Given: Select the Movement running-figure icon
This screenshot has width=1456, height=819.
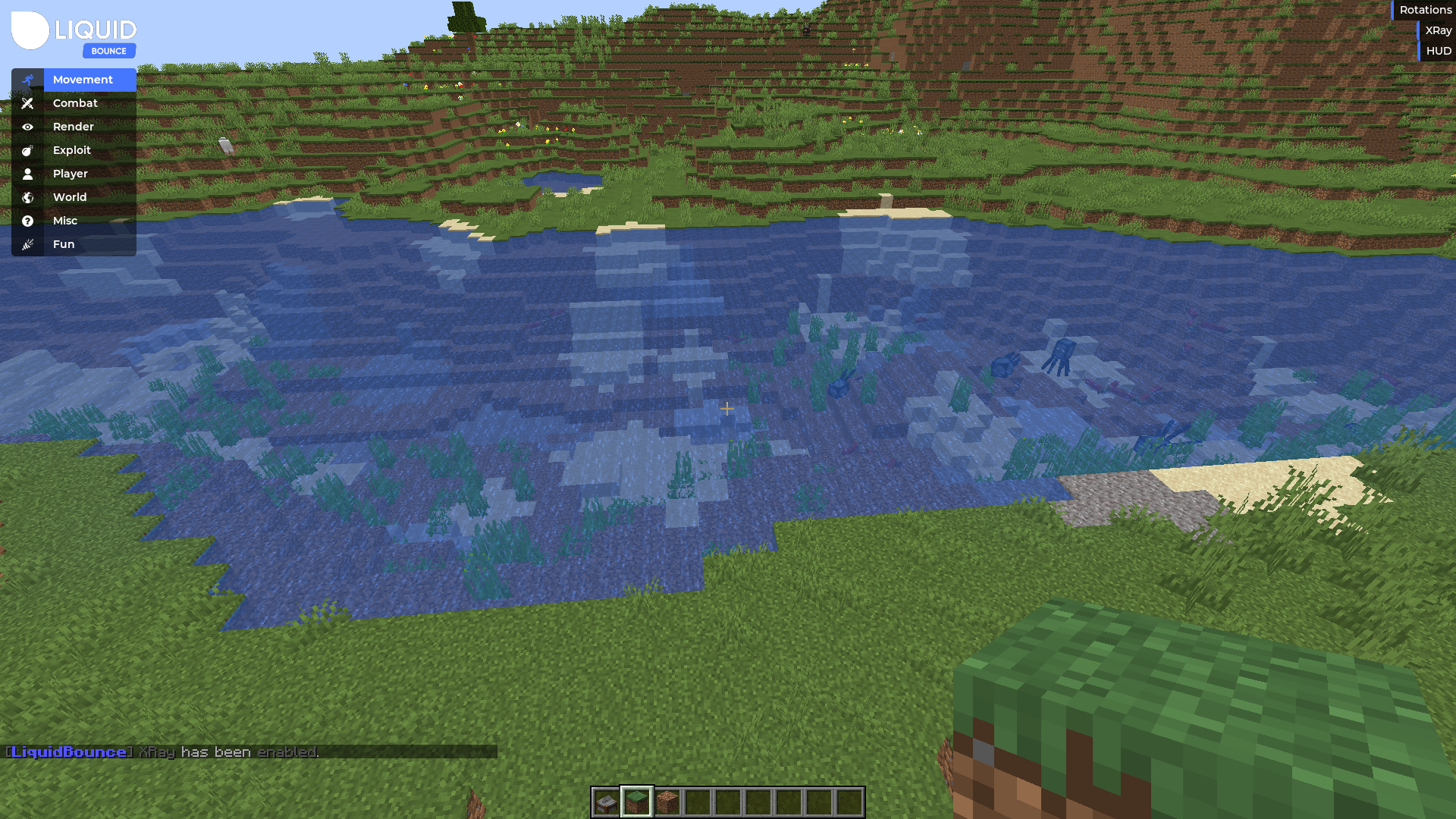Looking at the screenshot, I should click(28, 80).
